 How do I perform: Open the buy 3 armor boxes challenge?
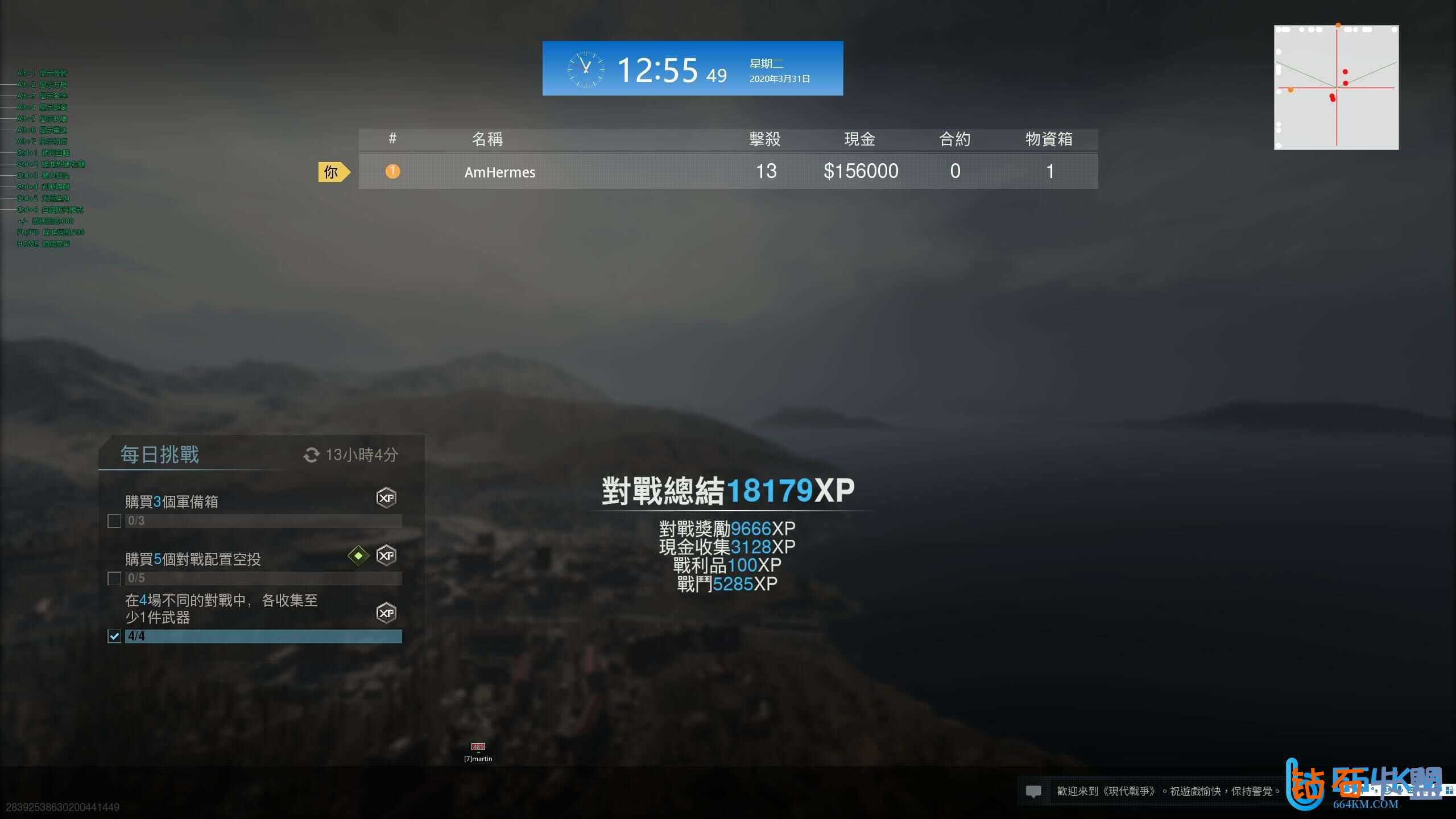[171, 502]
